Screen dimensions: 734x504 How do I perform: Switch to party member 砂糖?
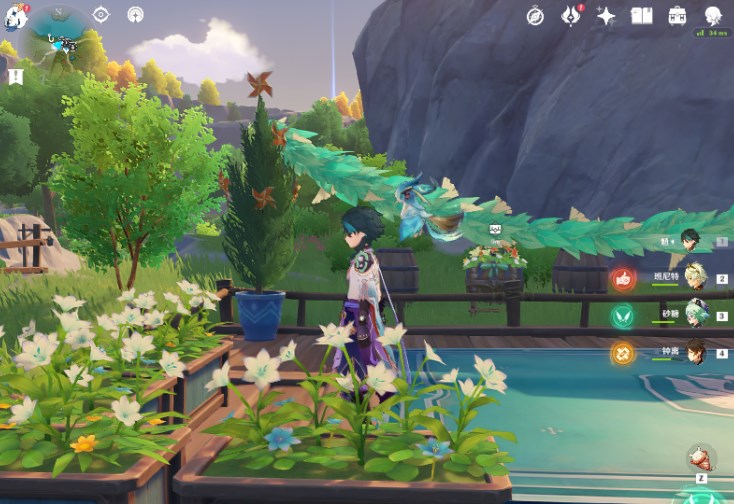tap(694, 314)
